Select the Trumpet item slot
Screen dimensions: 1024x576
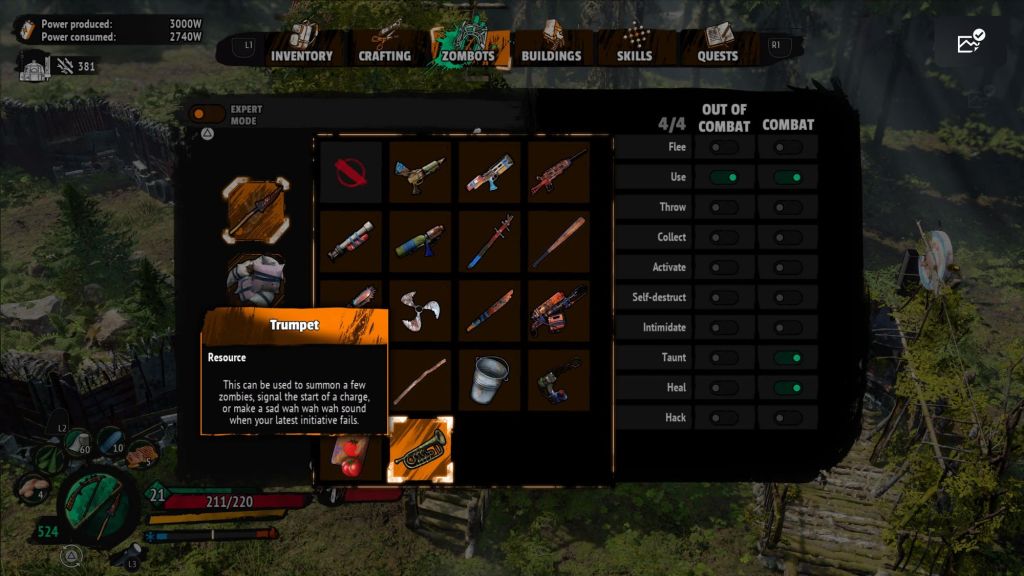click(x=420, y=449)
